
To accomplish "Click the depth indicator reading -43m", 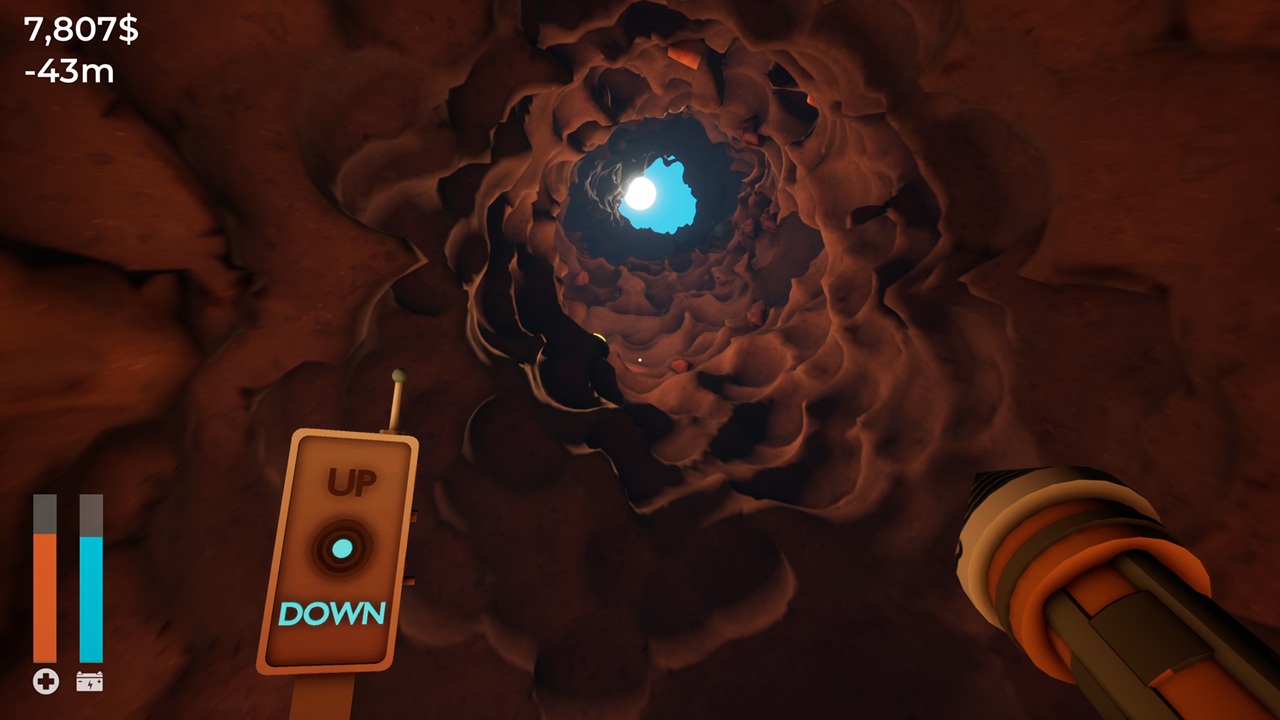I will point(68,70).
